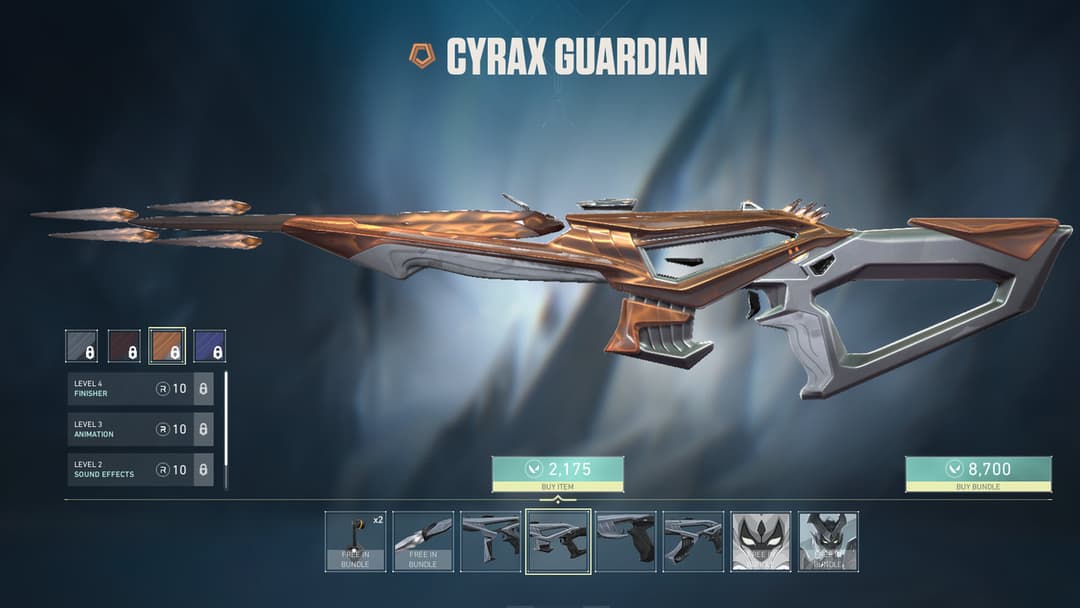Screen dimensions: 1080x608
Task: Click the upgrade levels list scrollbar
Action: click(x=226, y=430)
